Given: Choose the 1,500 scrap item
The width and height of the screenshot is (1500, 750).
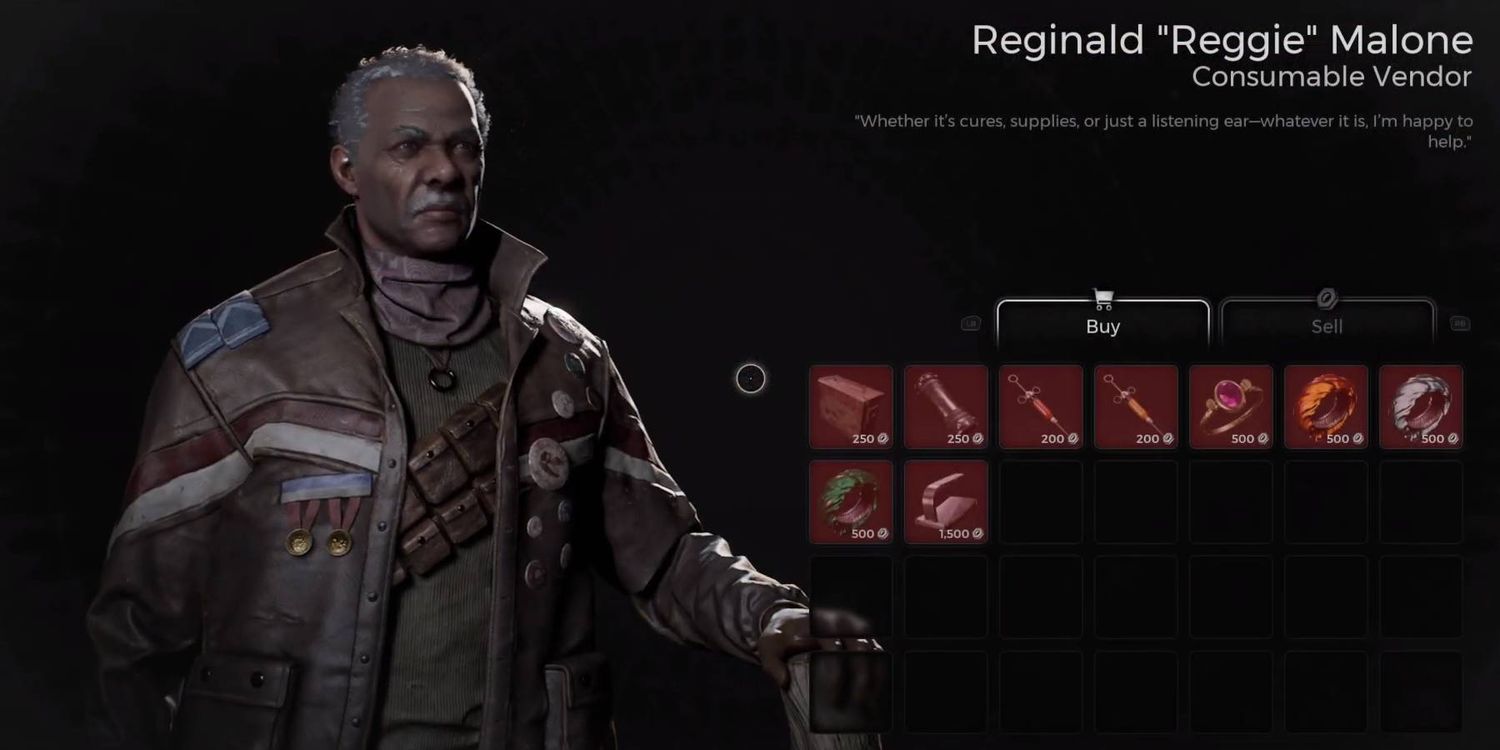Looking at the screenshot, I should point(946,502).
